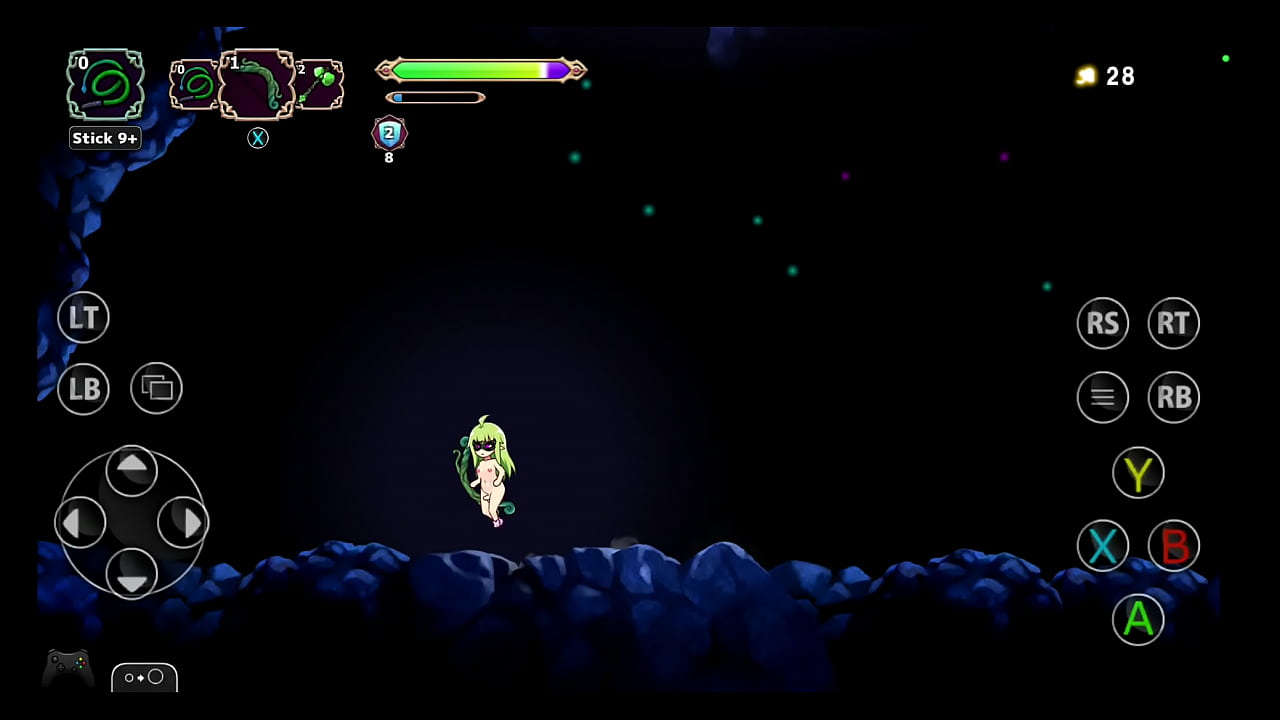Select the green gem mace weapon slot
This screenshot has height=720, width=1280.
(319, 84)
